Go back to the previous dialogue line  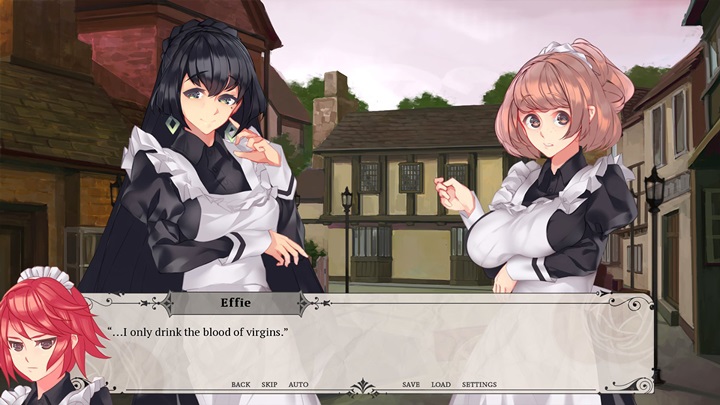(240, 385)
